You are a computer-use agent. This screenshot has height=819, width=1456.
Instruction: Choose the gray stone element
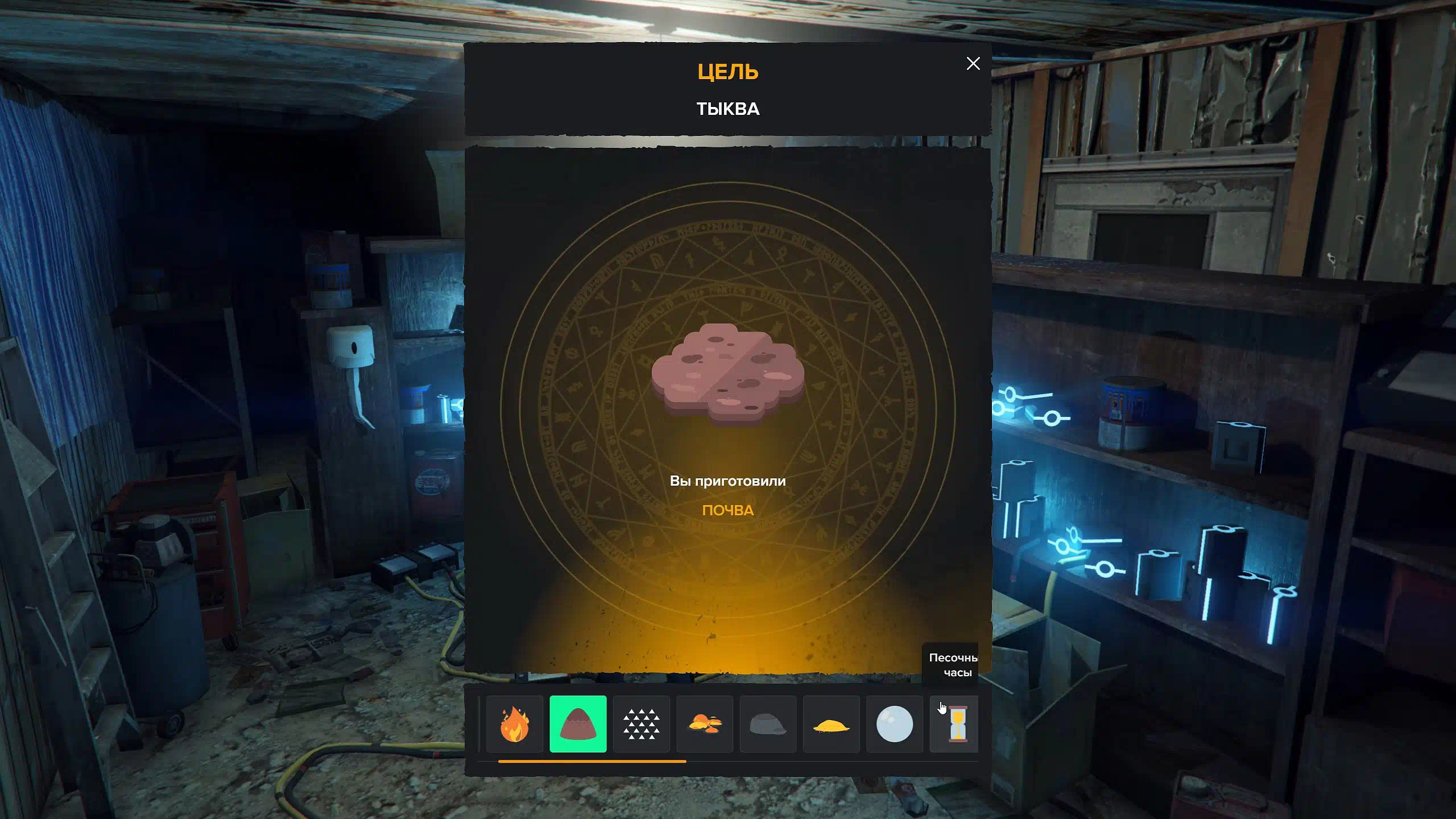click(768, 724)
